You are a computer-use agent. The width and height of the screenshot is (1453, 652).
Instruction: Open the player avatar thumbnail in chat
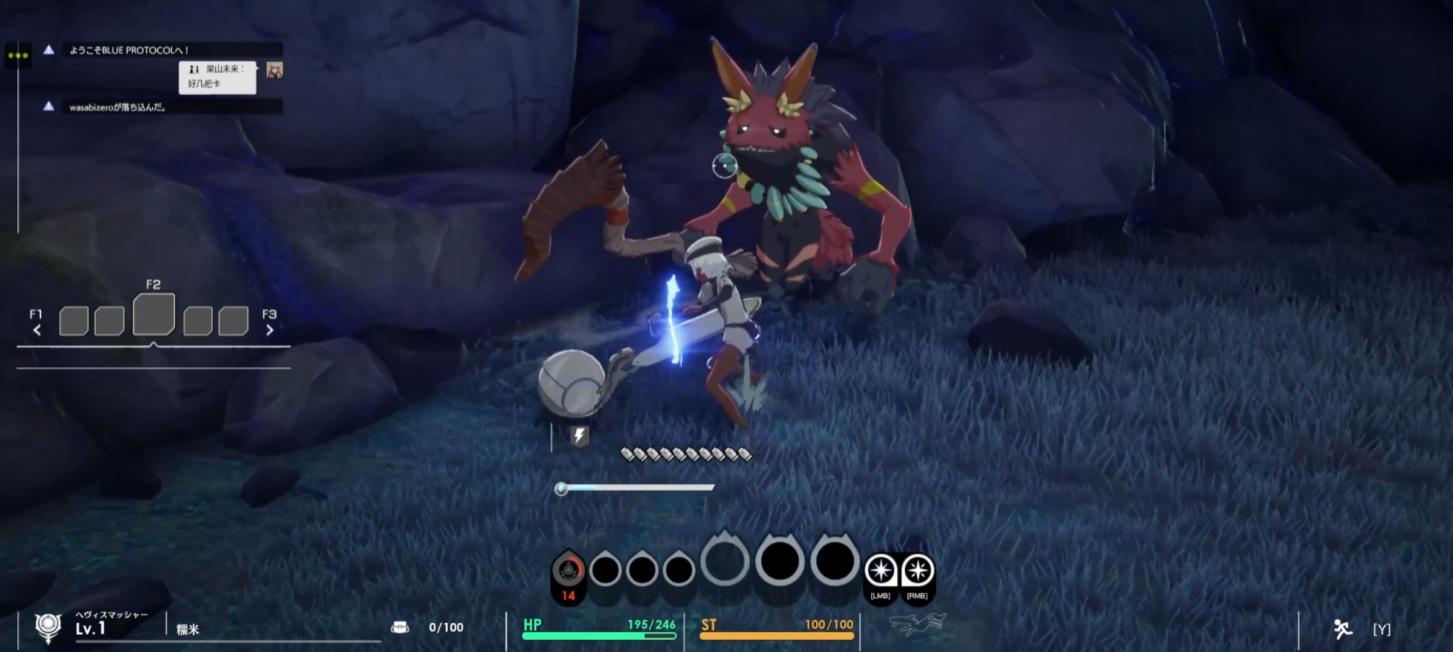point(274,70)
